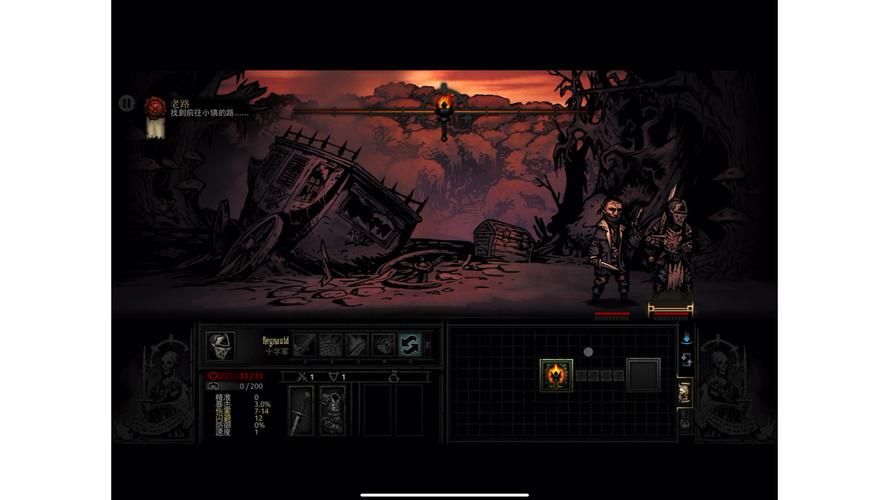Click the torch light meter at top
The height and width of the screenshot is (500, 889).
(x=444, y=103)
